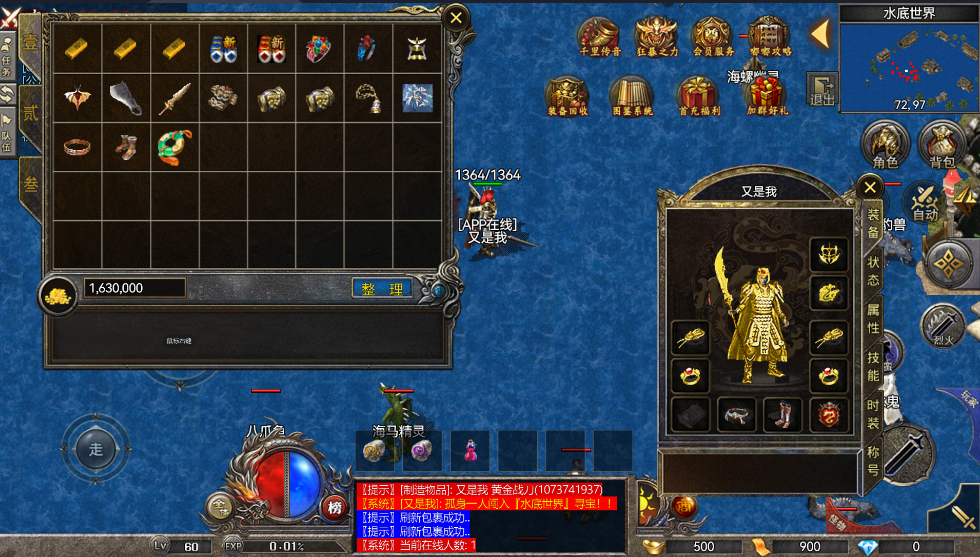Select the brown boots item in bag
Screen dimensions: 980x557
coord(126,148)
